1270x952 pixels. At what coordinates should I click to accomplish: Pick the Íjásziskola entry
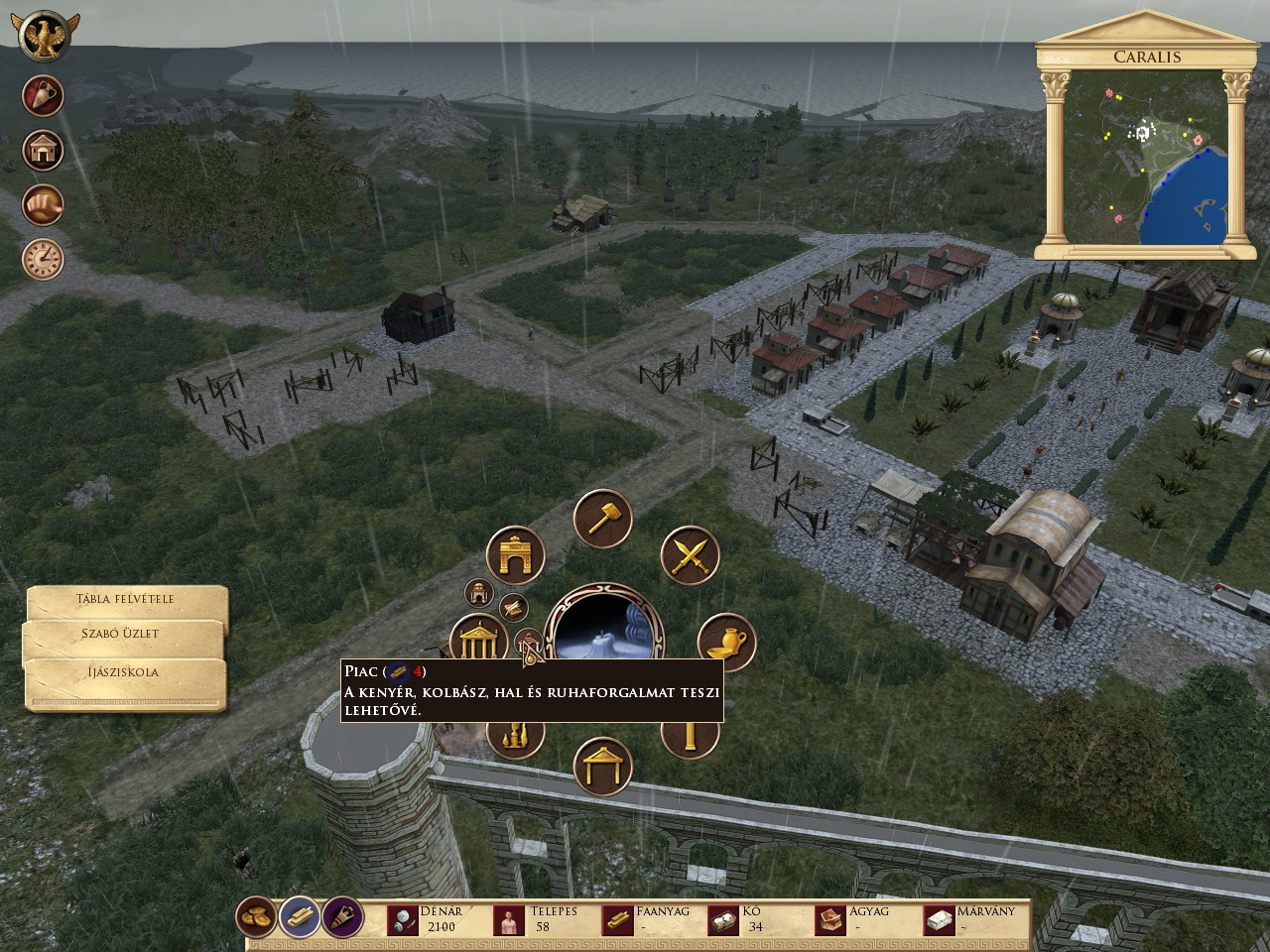click(123, 672)
